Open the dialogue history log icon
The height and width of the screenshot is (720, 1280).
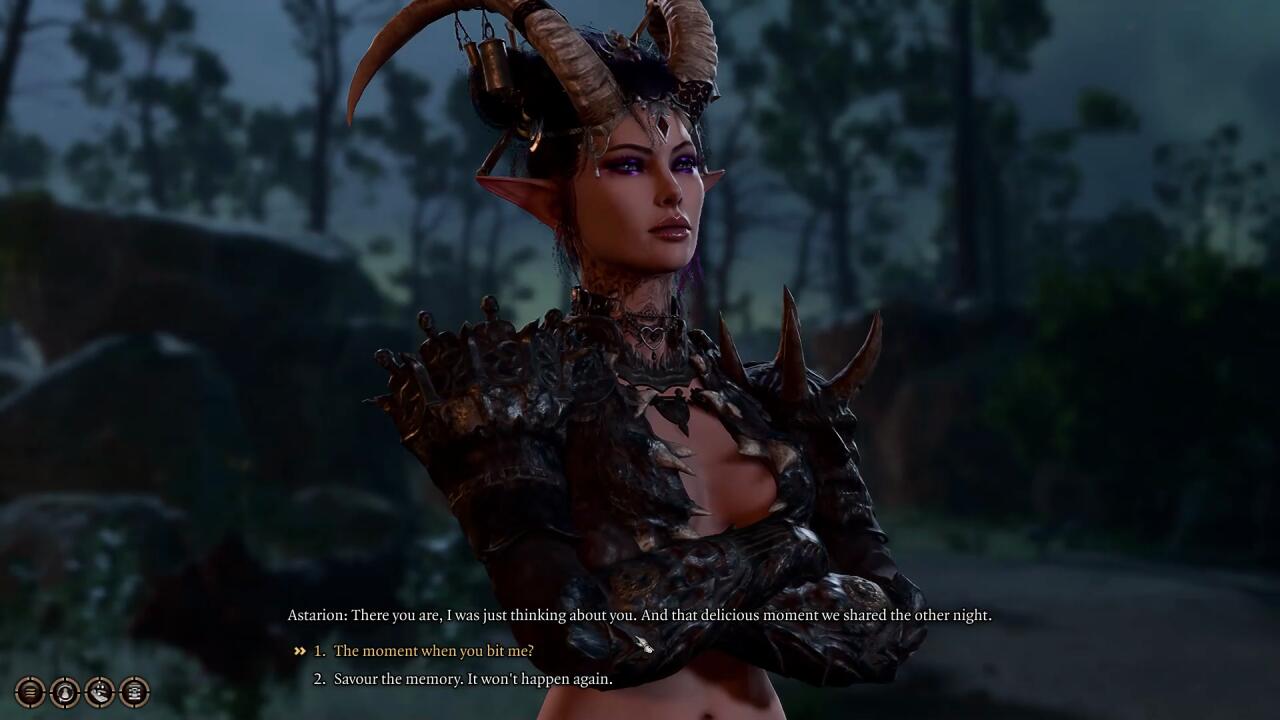pos(134,691)
